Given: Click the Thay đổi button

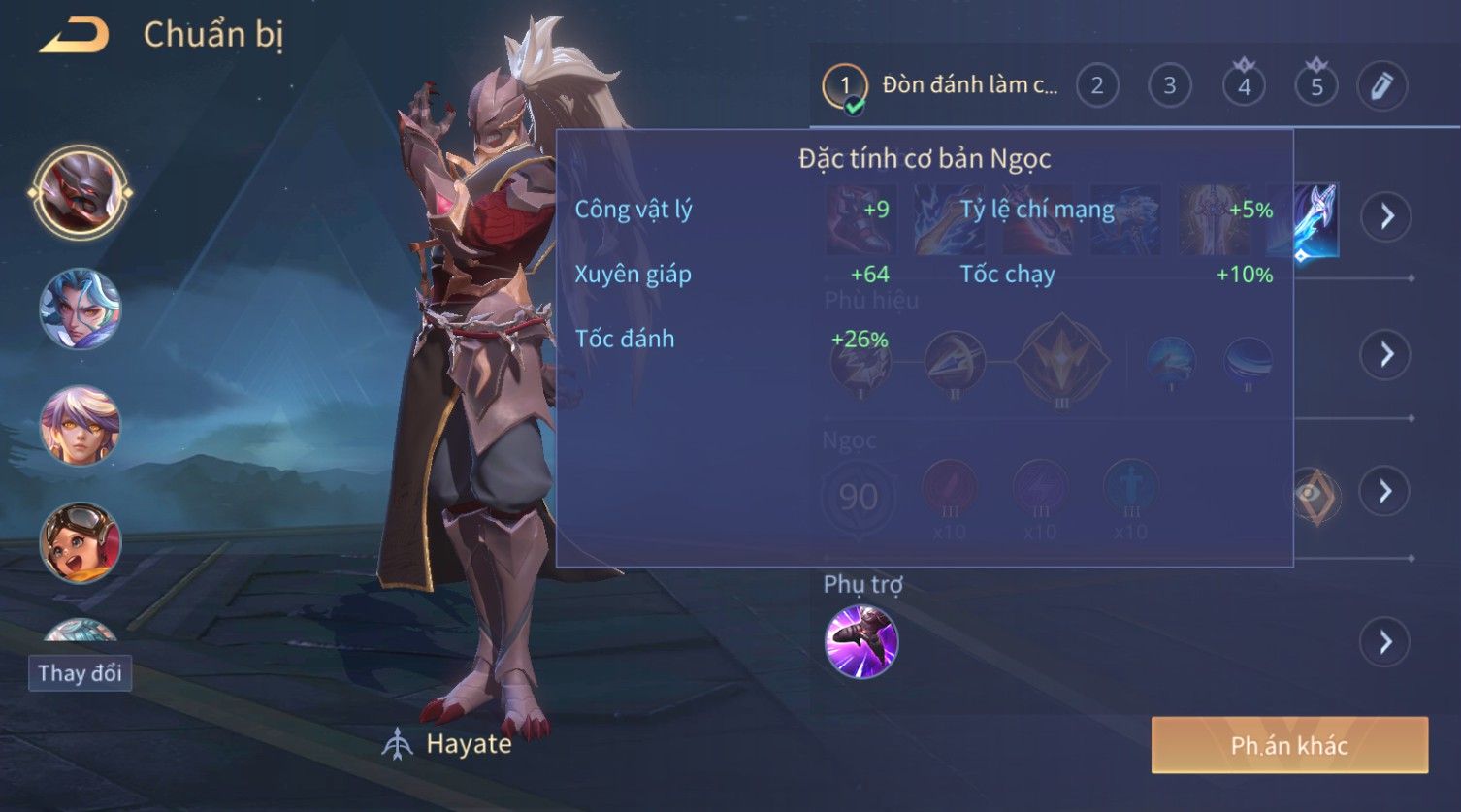Looking at the screenshot, I should [80, 673].
